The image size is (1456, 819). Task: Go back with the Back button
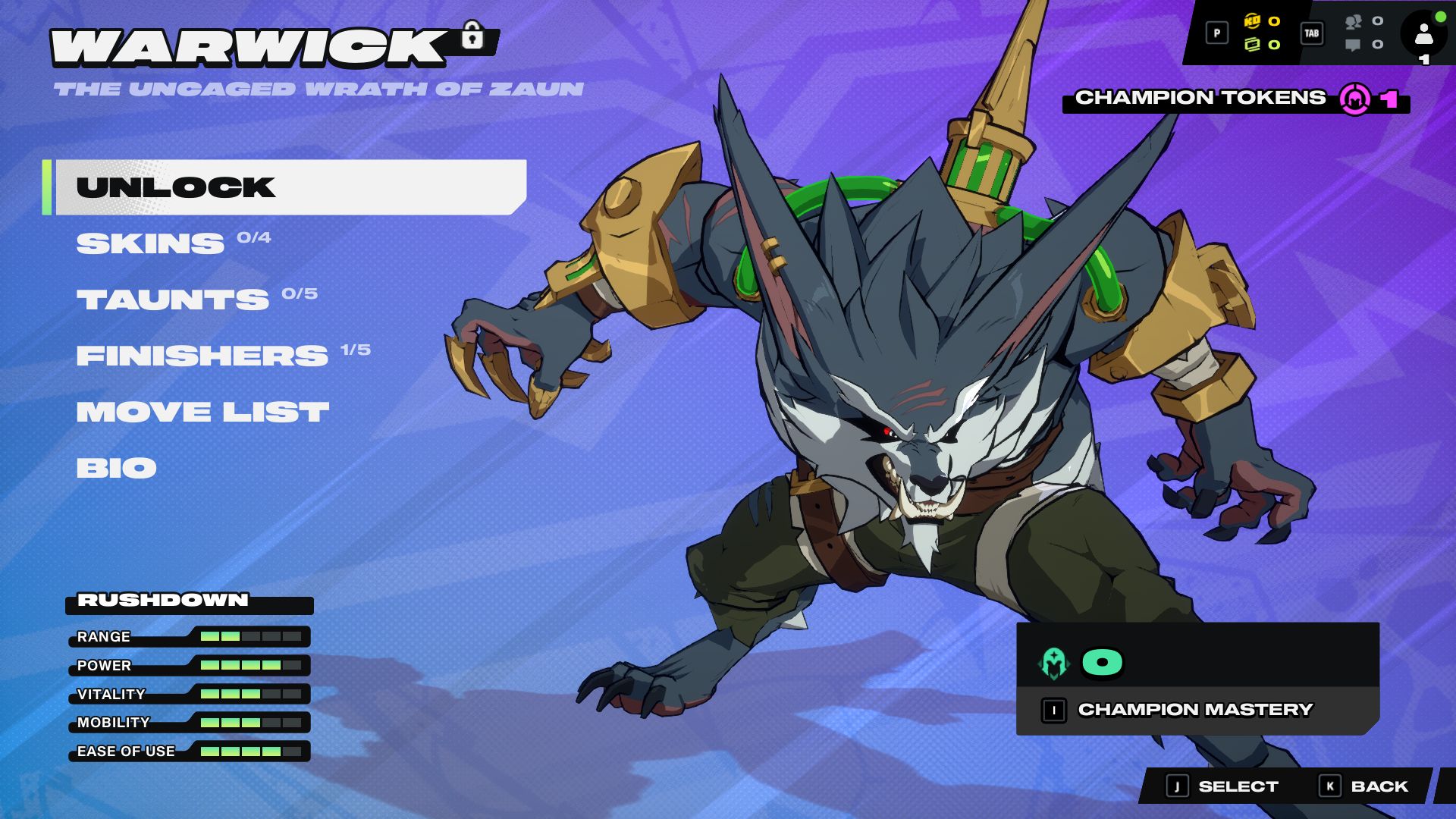pos(1364,786)
